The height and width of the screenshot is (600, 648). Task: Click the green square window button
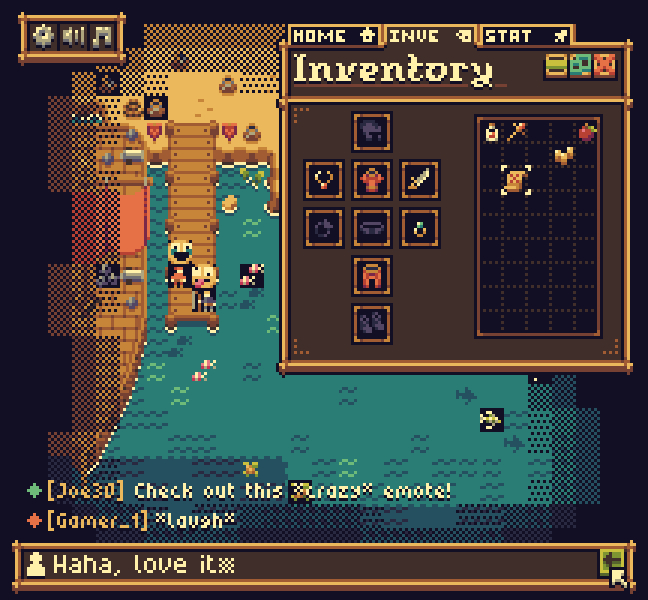(x=580, y=67)
